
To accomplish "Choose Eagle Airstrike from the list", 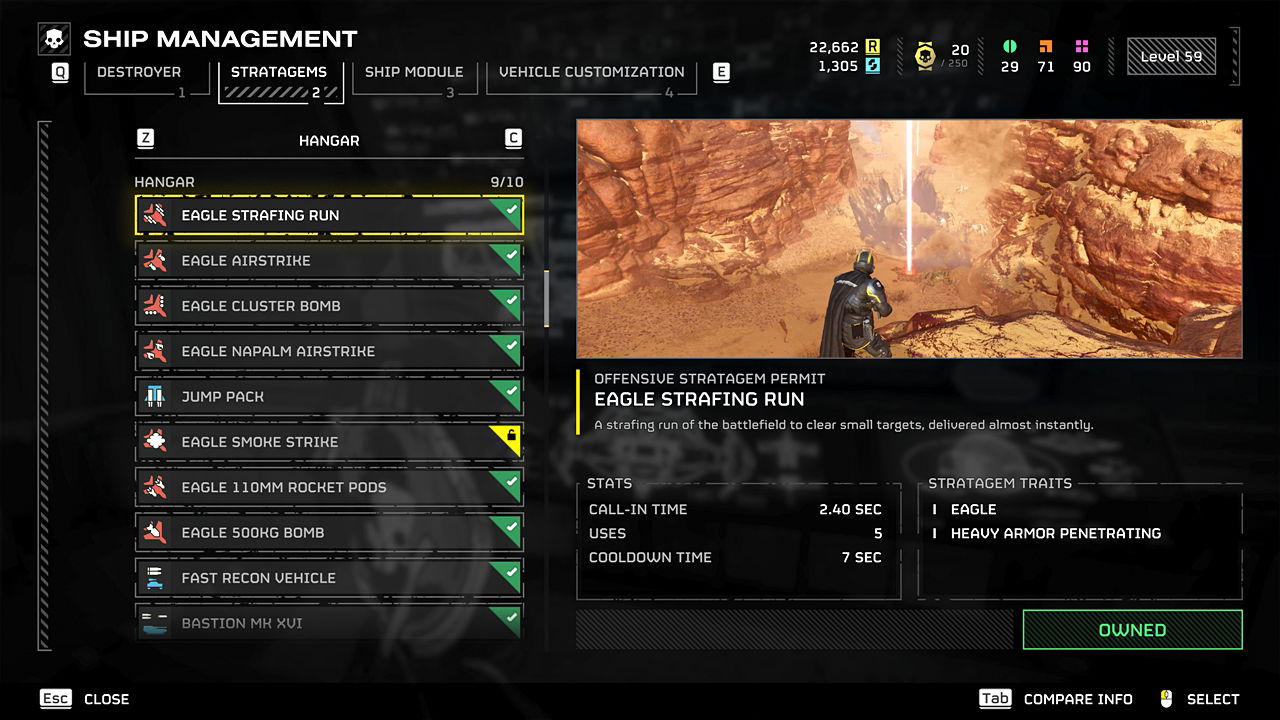I will (x=328, y=261).
